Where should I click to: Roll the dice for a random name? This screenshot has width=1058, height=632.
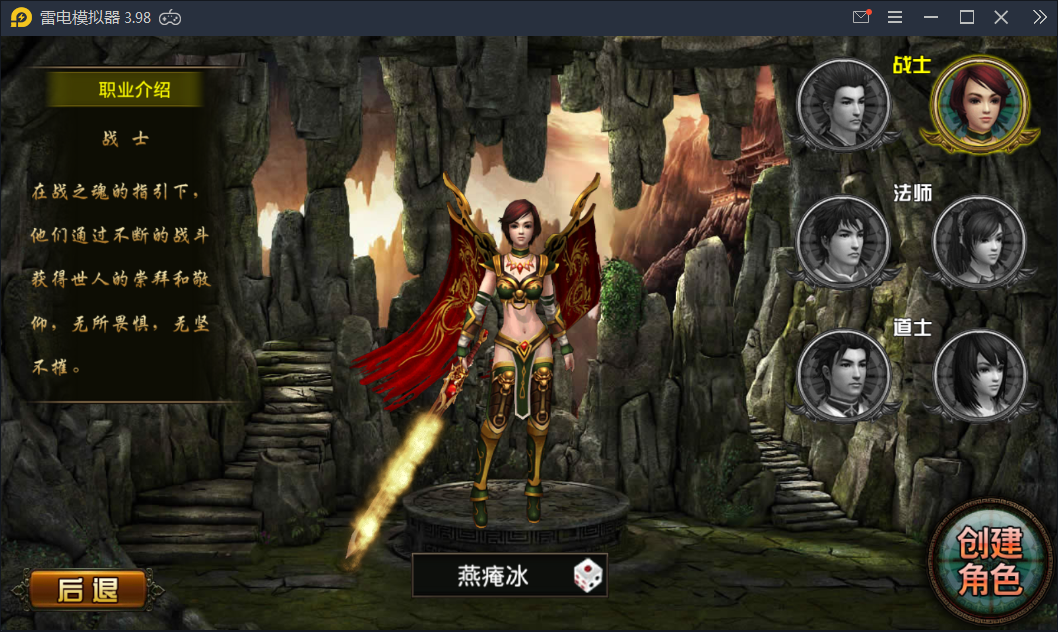pyautogui.click(x=588, y=575)
